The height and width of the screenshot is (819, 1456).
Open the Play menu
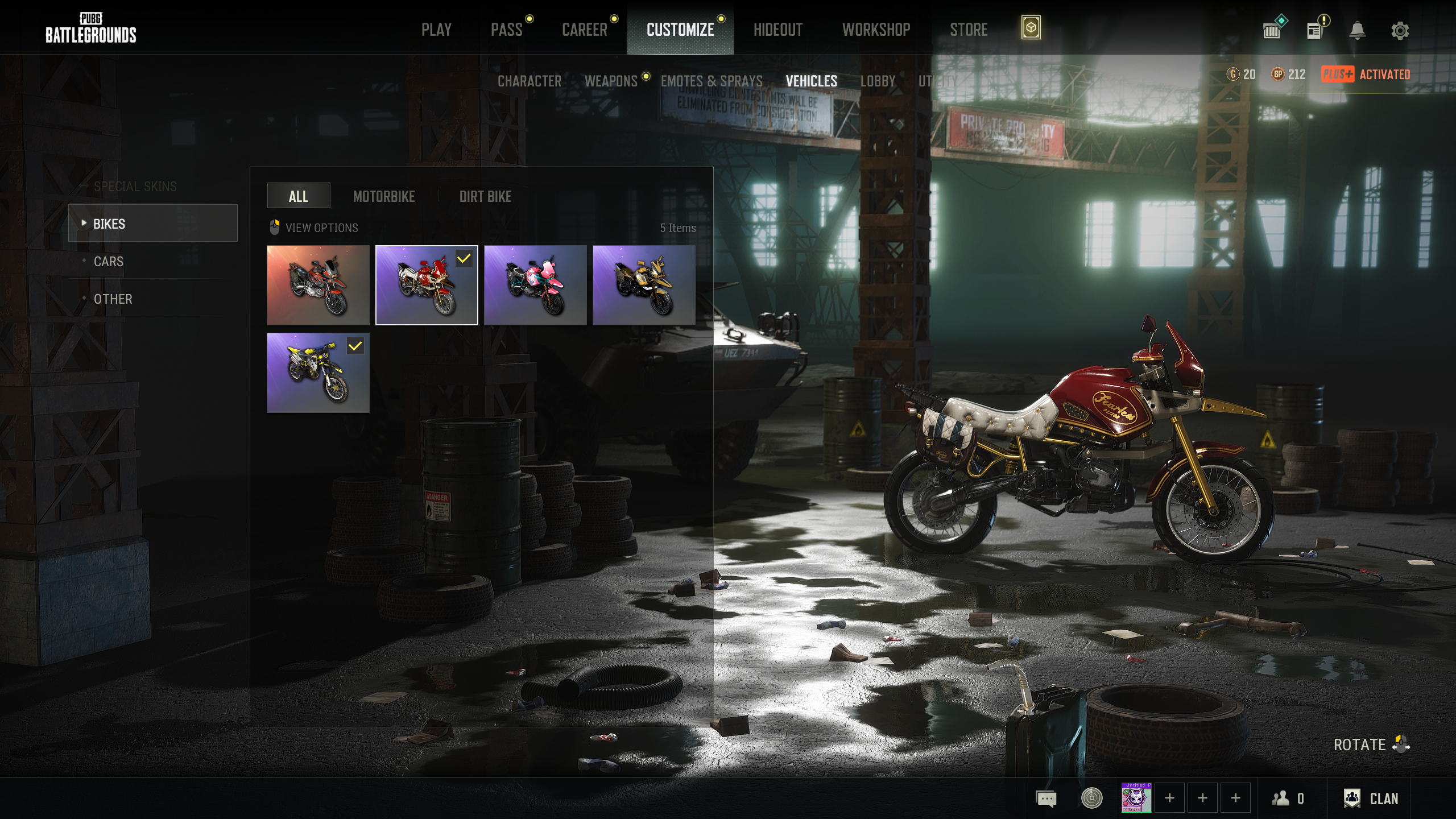(436, 30)
